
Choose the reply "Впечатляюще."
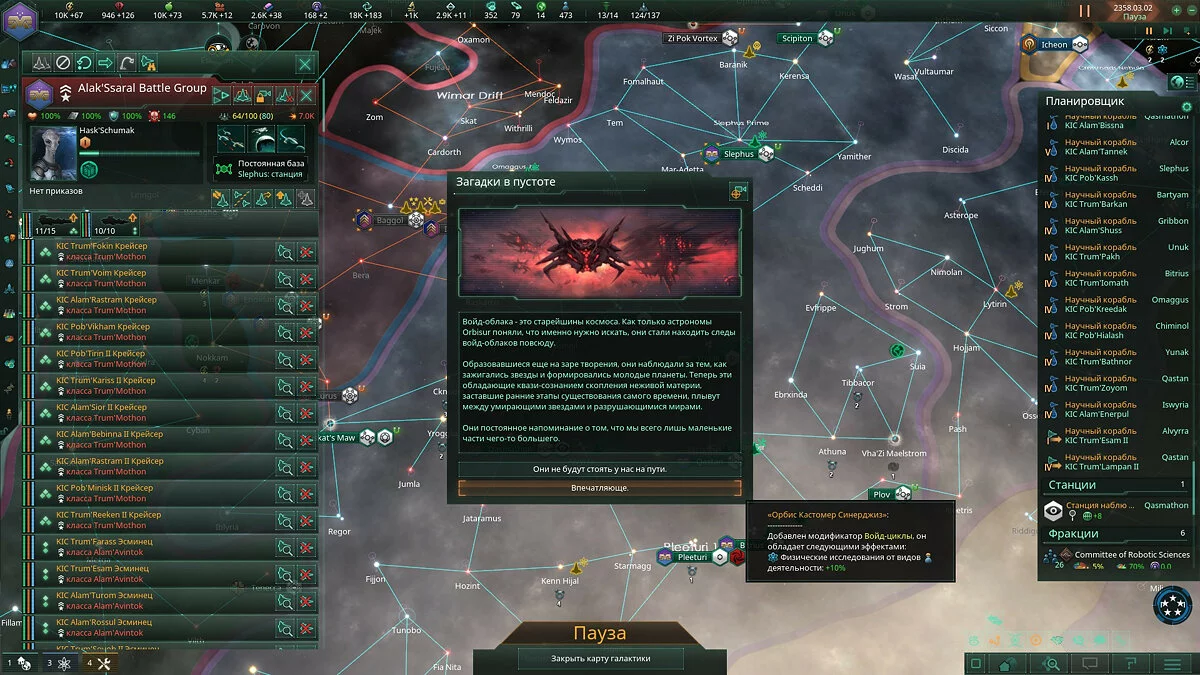(600, 487)
